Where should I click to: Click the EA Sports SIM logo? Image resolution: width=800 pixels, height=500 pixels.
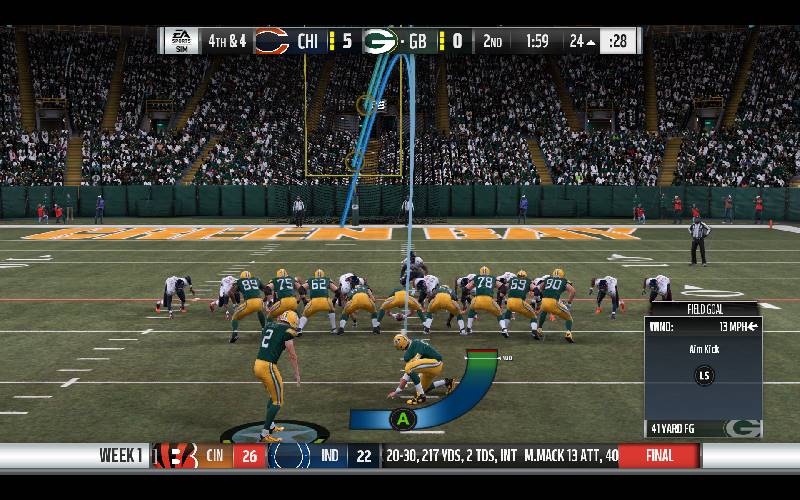click(181, 41)
